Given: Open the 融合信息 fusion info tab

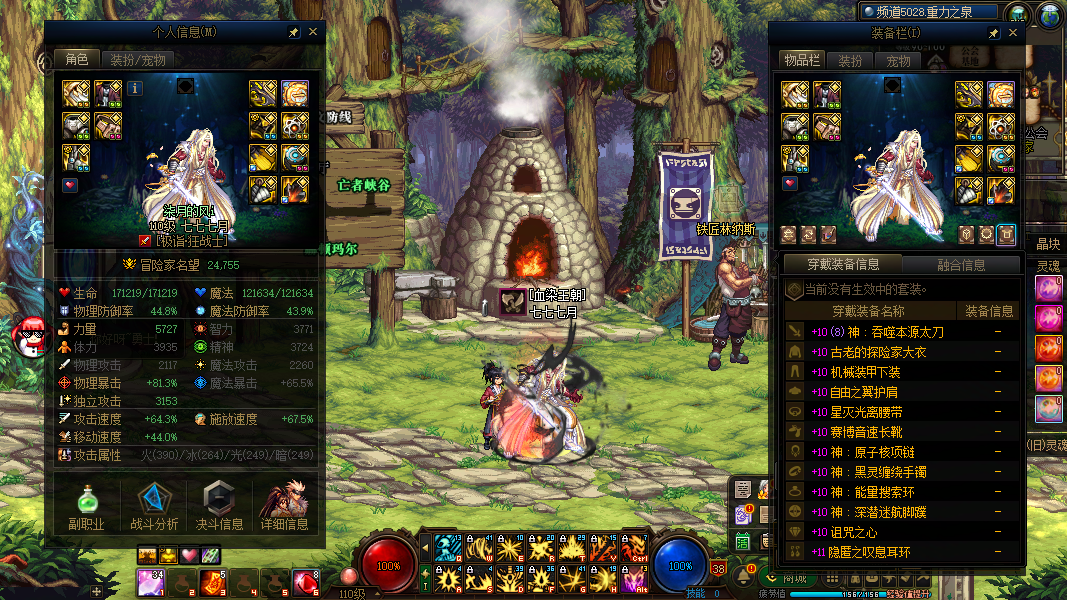Looking at the screenshot, I should (960, 265).
